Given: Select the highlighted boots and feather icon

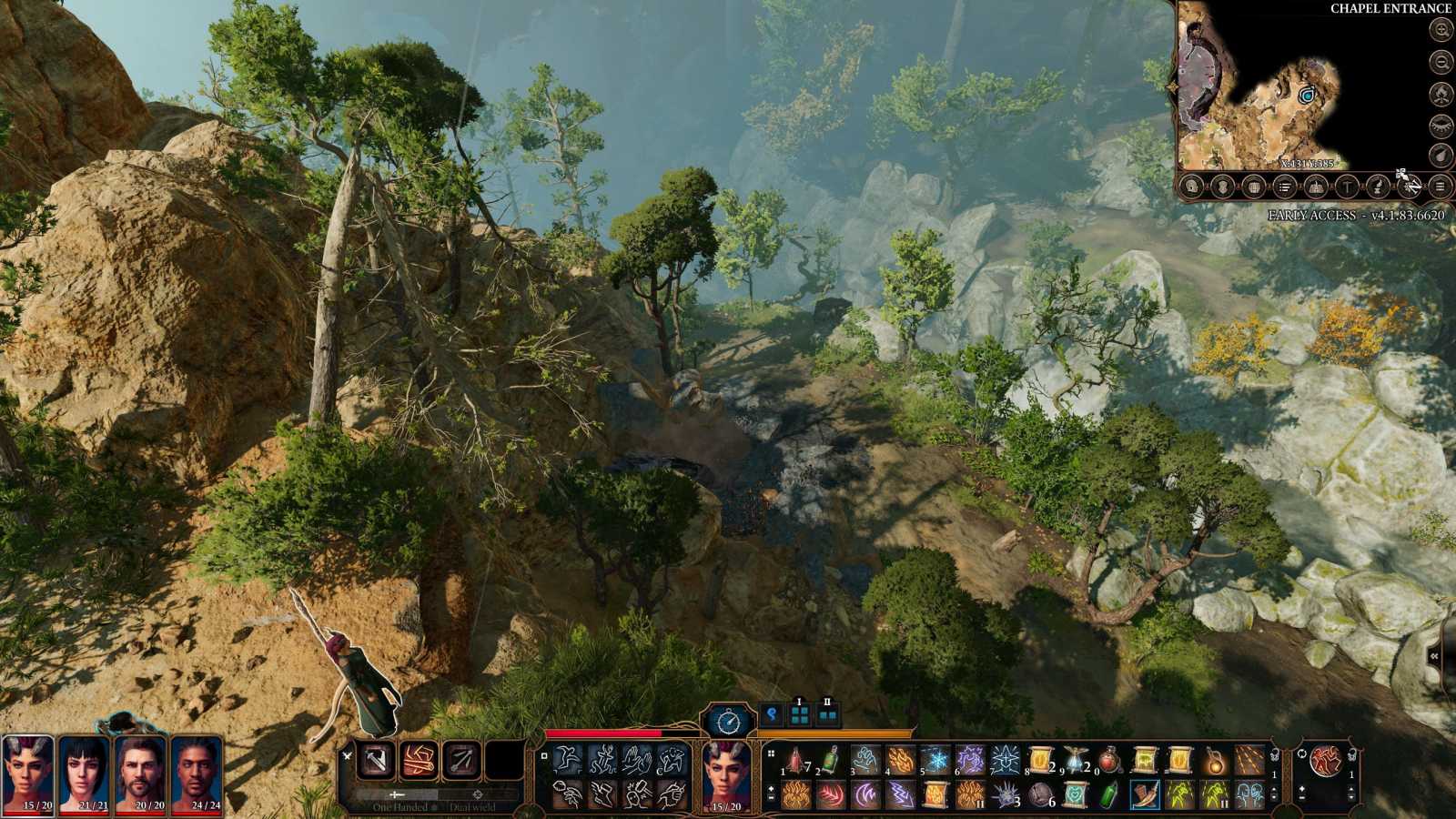Looking at the screenshot, I should tap(1144, 794).
